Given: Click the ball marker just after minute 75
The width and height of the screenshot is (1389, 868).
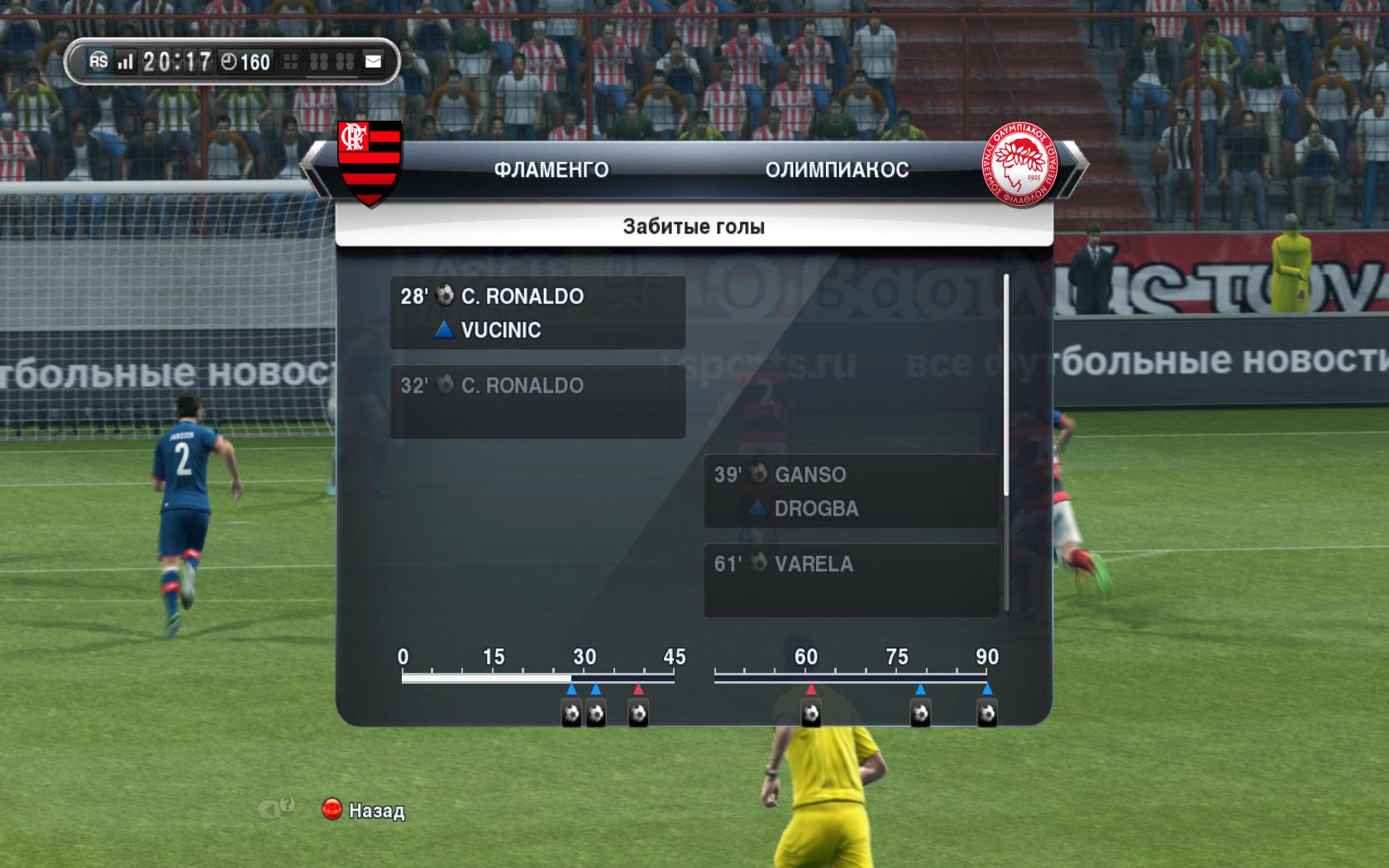Looking at the screenshot, I should tap(920, 713).
